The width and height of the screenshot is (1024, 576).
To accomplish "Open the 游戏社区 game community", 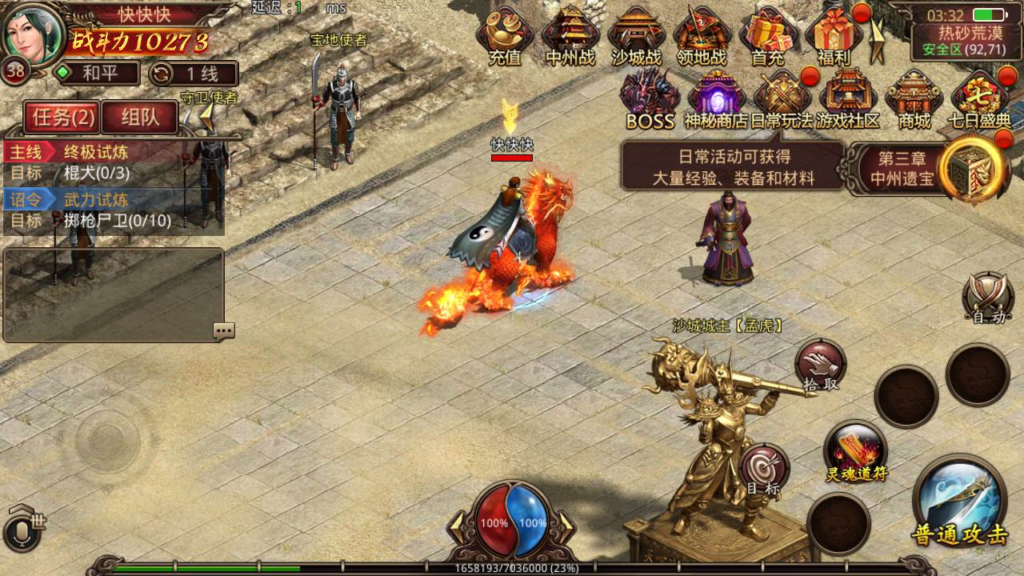I will click(x=848, y=98).
